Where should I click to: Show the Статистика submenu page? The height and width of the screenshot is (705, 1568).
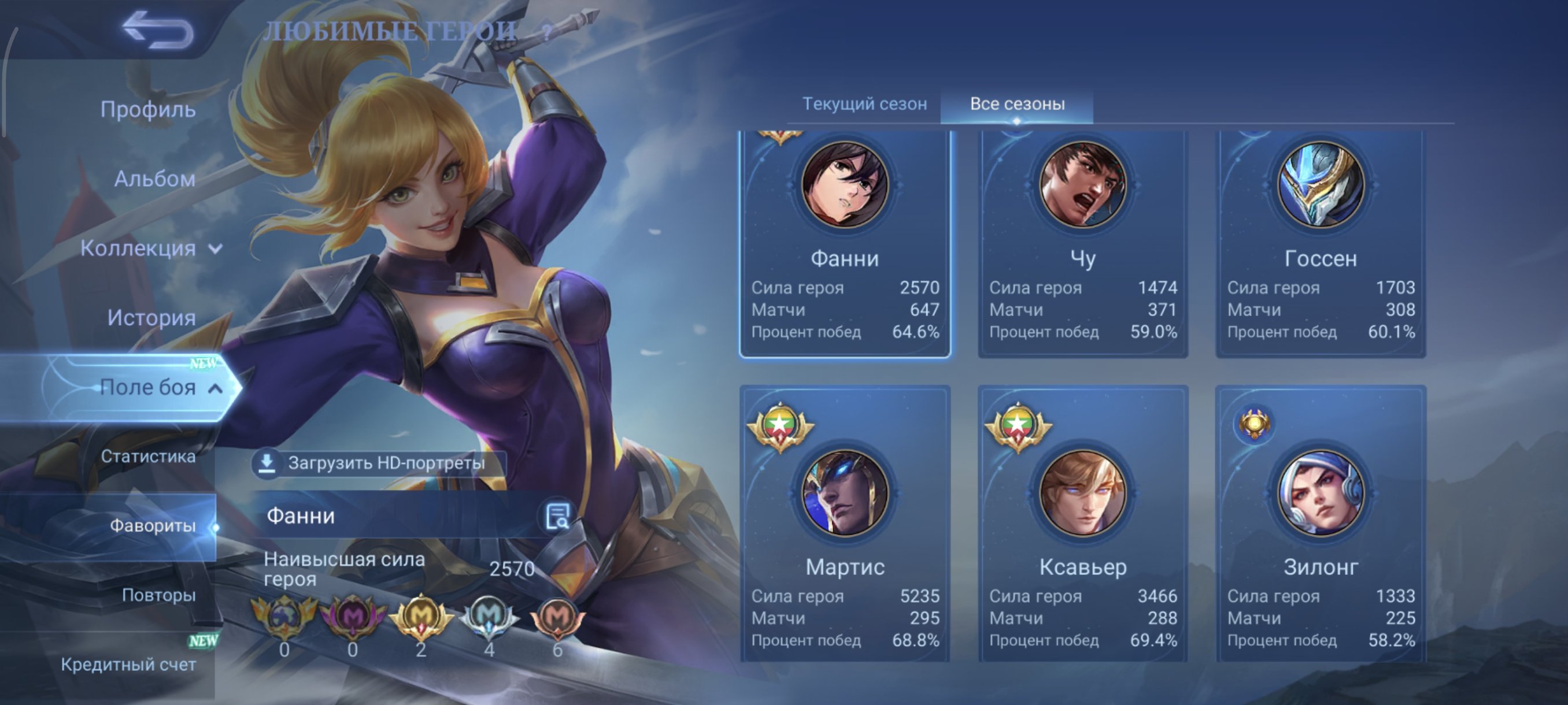(148, 456)
